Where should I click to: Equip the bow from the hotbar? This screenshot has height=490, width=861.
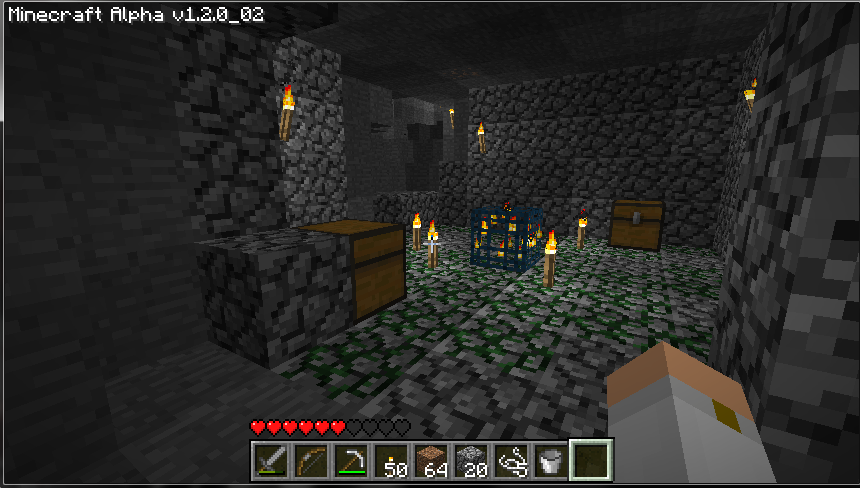(310, 460)
